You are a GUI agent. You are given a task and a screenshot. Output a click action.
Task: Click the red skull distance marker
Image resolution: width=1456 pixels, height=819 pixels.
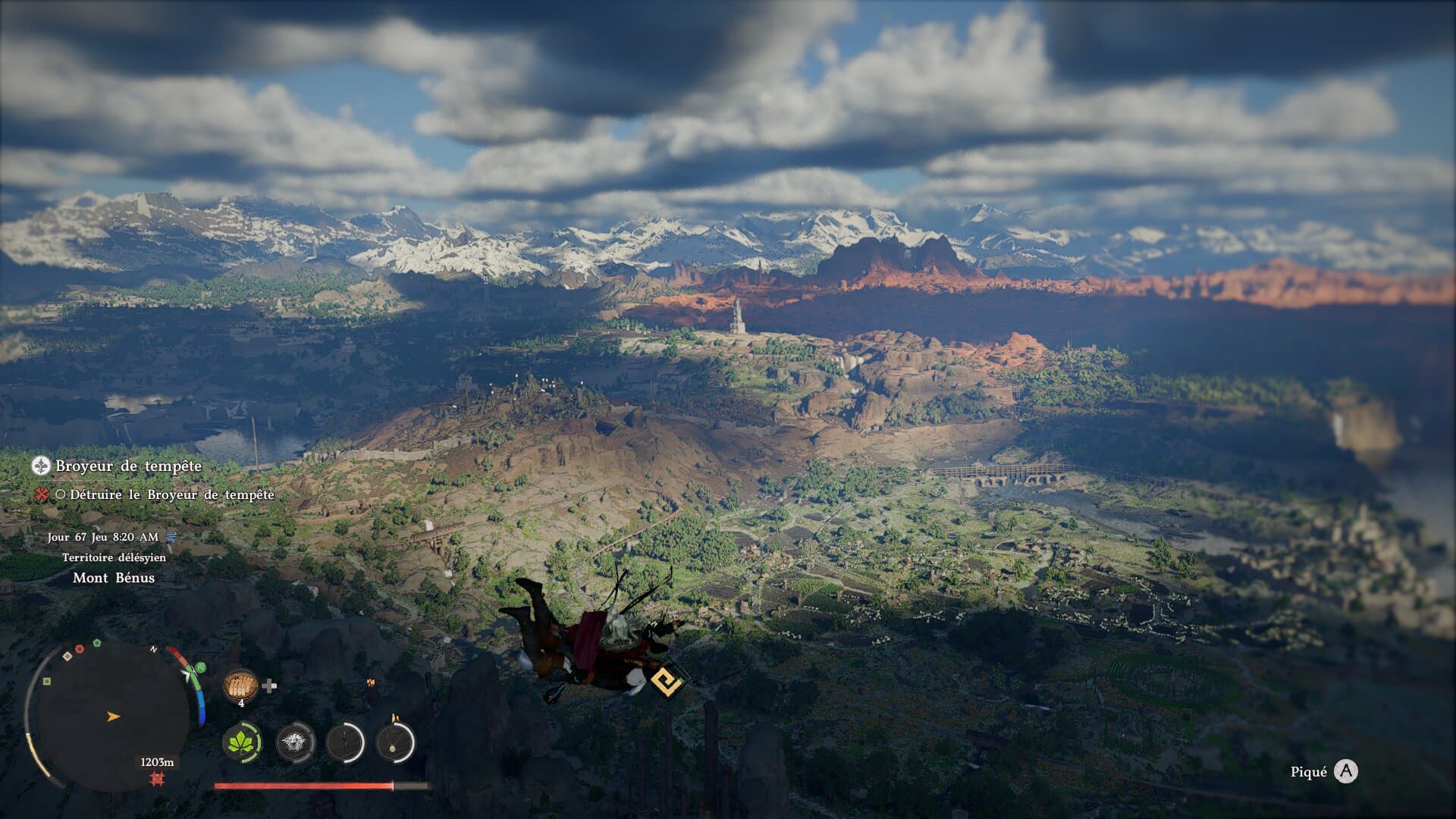pos(158,779)
